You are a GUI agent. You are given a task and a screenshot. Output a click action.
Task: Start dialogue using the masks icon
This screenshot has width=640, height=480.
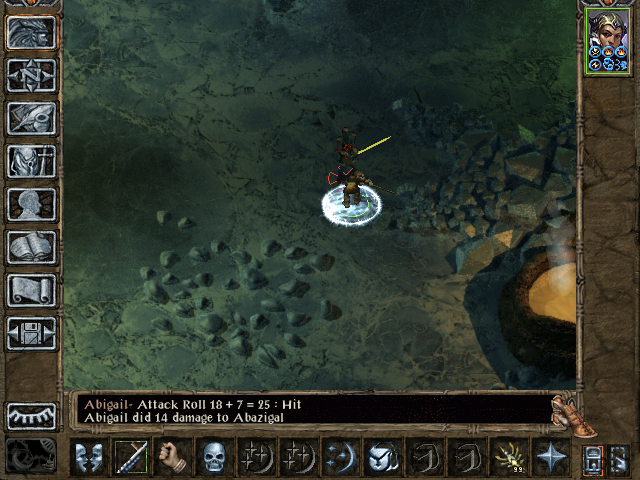[89, 458]
